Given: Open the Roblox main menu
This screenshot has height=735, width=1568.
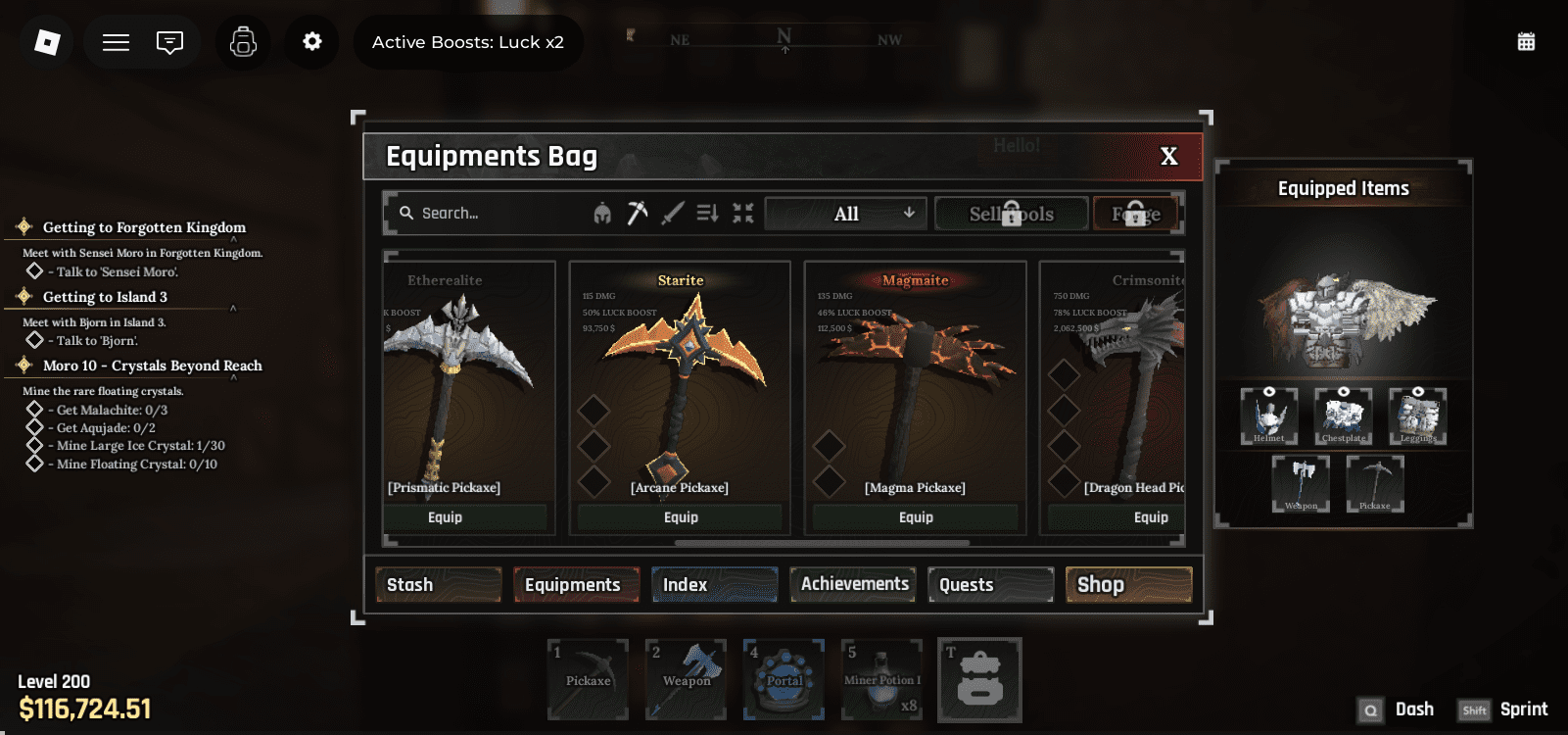Looking at the screenshot, I should (47, 42).
